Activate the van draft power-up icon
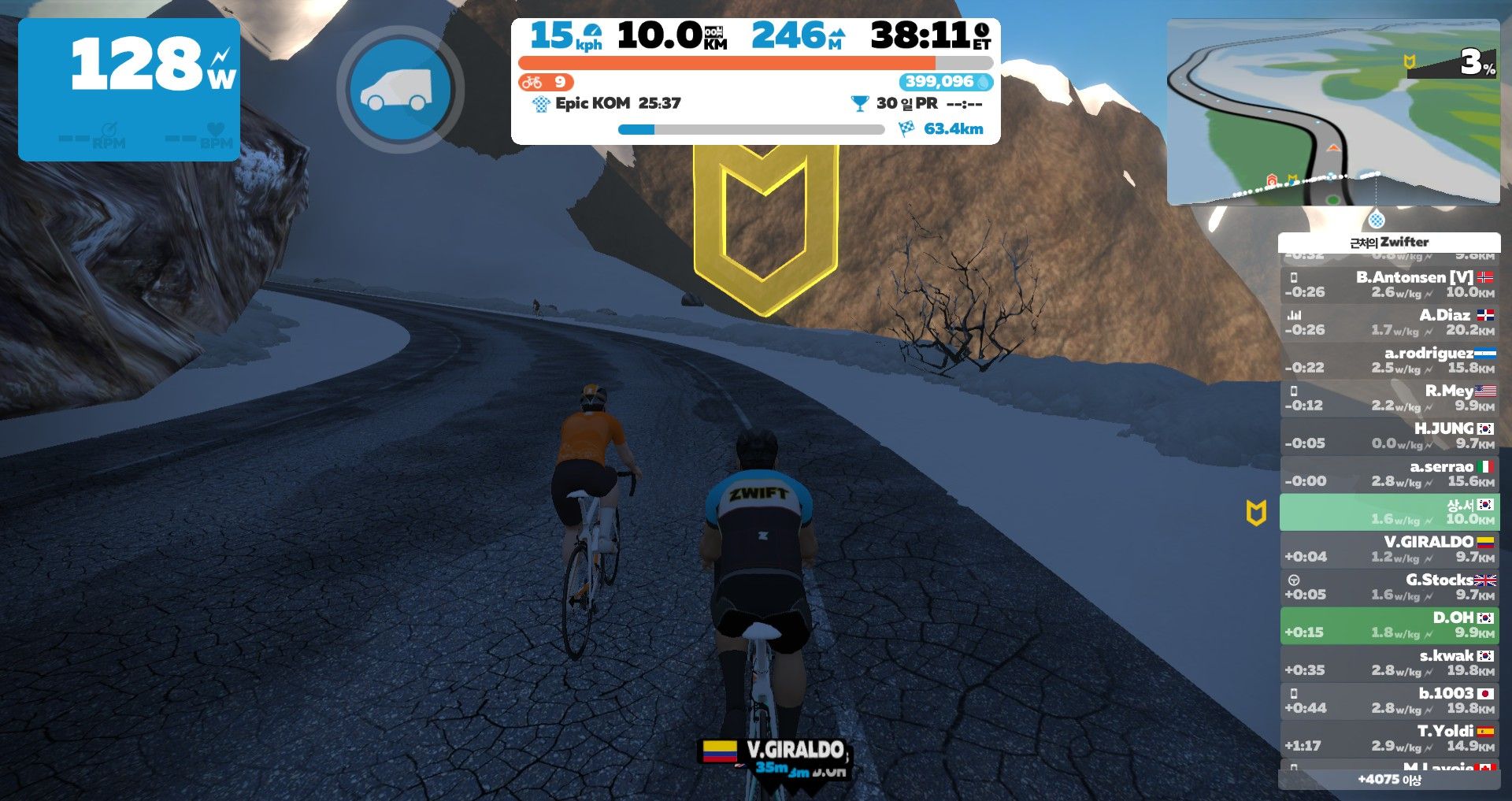 pos(399,89)
